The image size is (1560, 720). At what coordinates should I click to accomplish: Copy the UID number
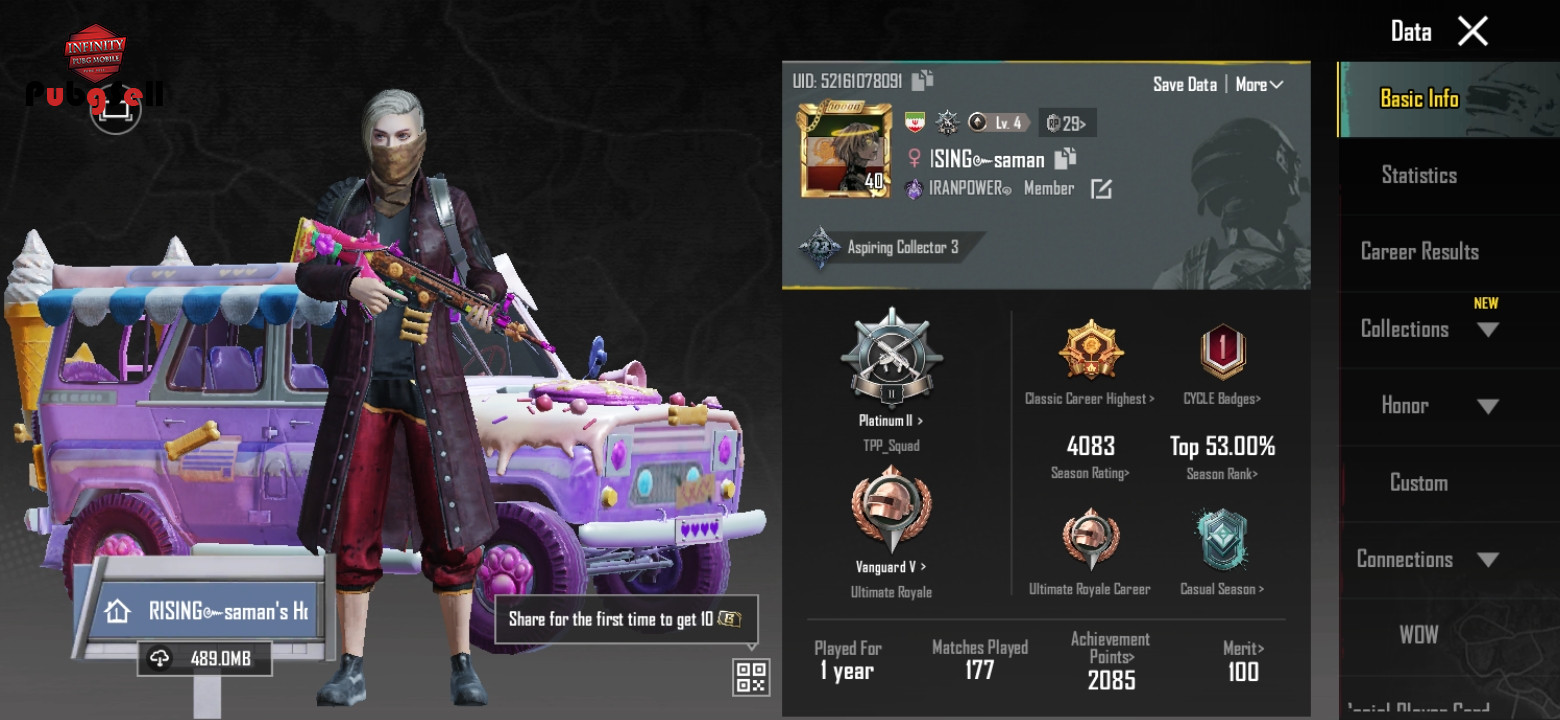tap(922, 80)
